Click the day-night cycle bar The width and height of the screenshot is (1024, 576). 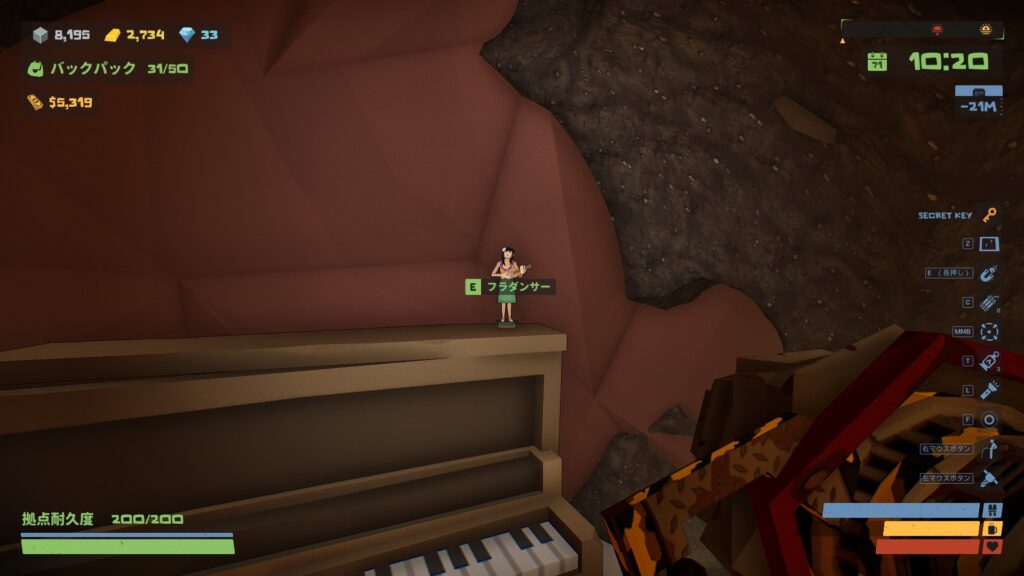point(920,30)
